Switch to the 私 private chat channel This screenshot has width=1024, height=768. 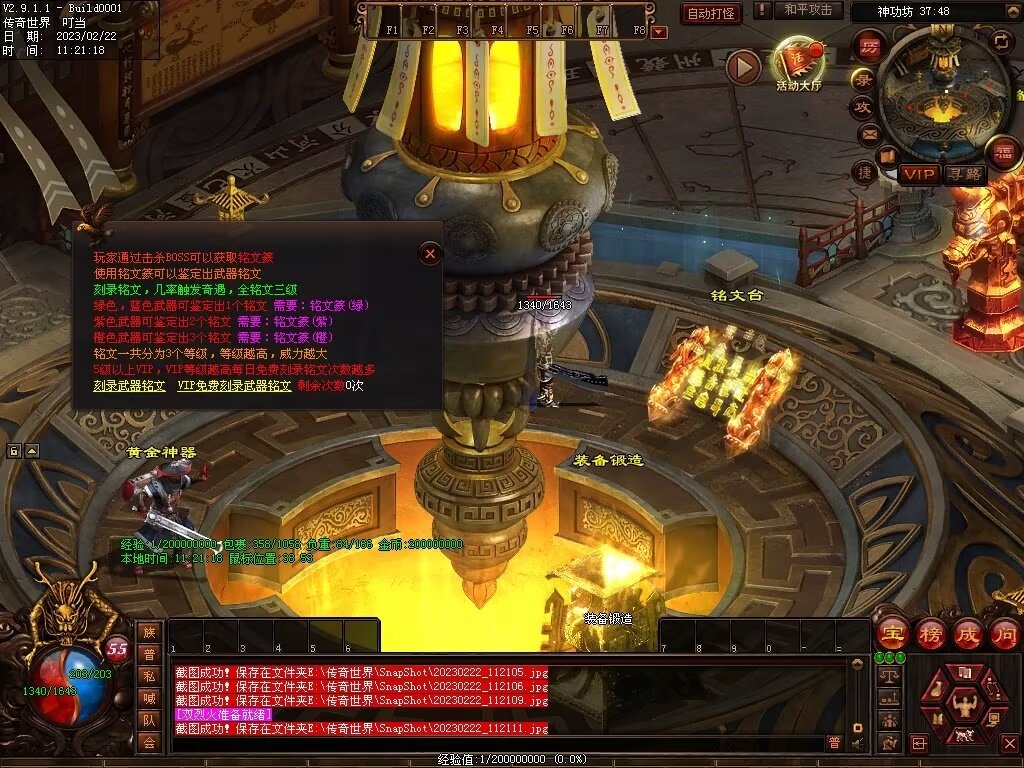coord(149,676)
